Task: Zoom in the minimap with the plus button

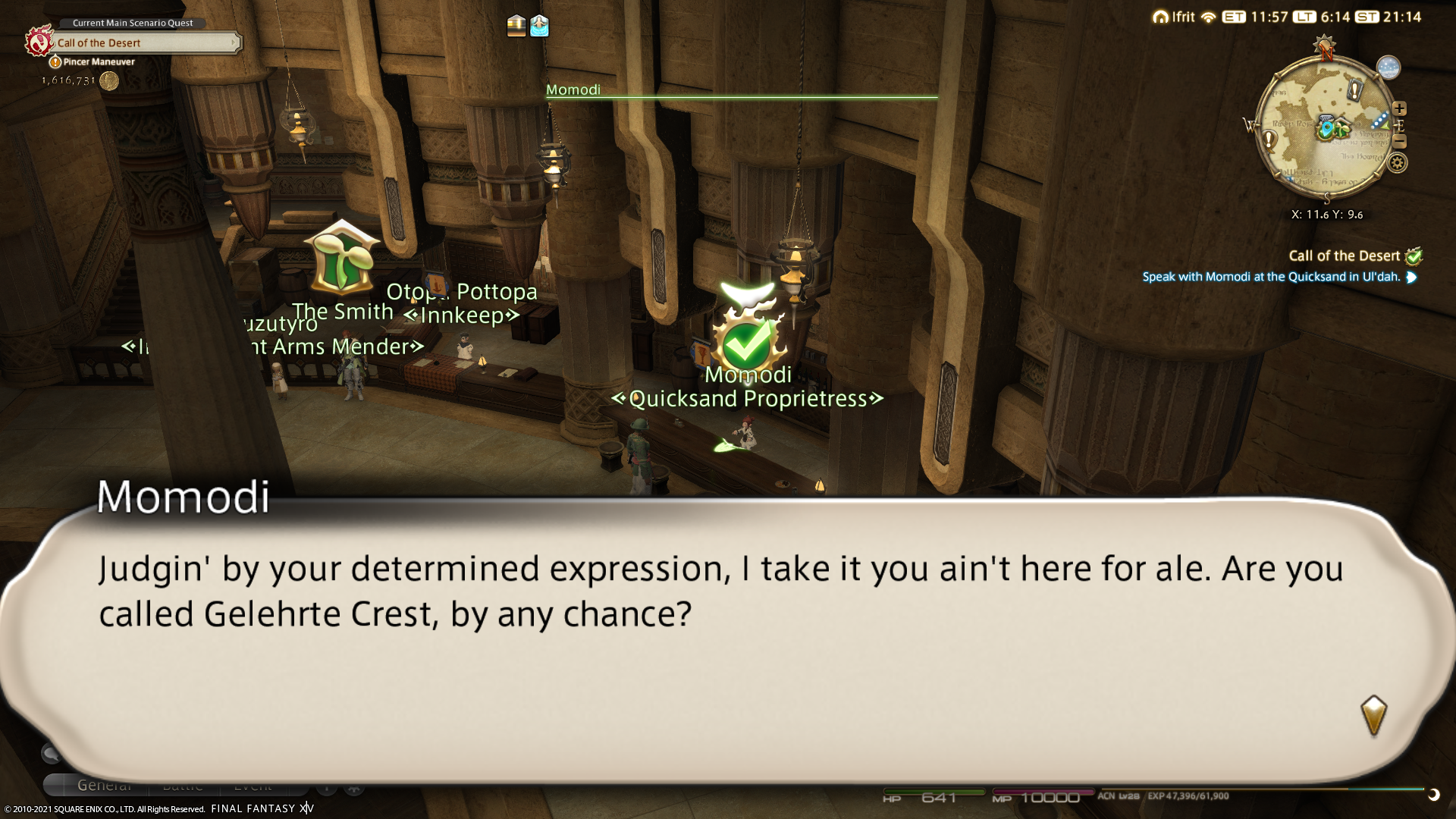Action: [1399, 108]
